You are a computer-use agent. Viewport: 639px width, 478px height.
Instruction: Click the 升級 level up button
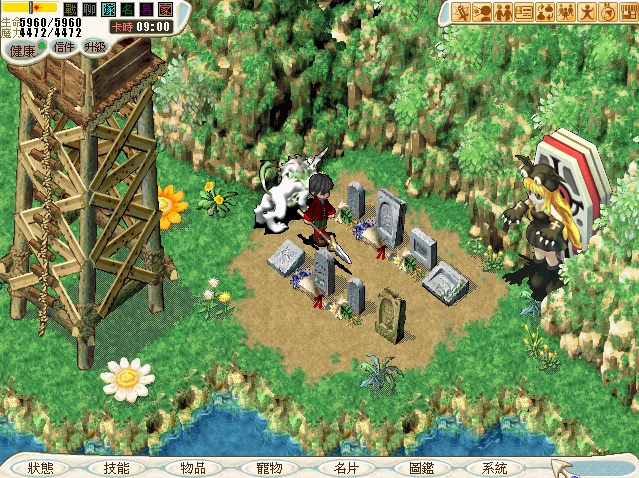[x=95, y=47]
